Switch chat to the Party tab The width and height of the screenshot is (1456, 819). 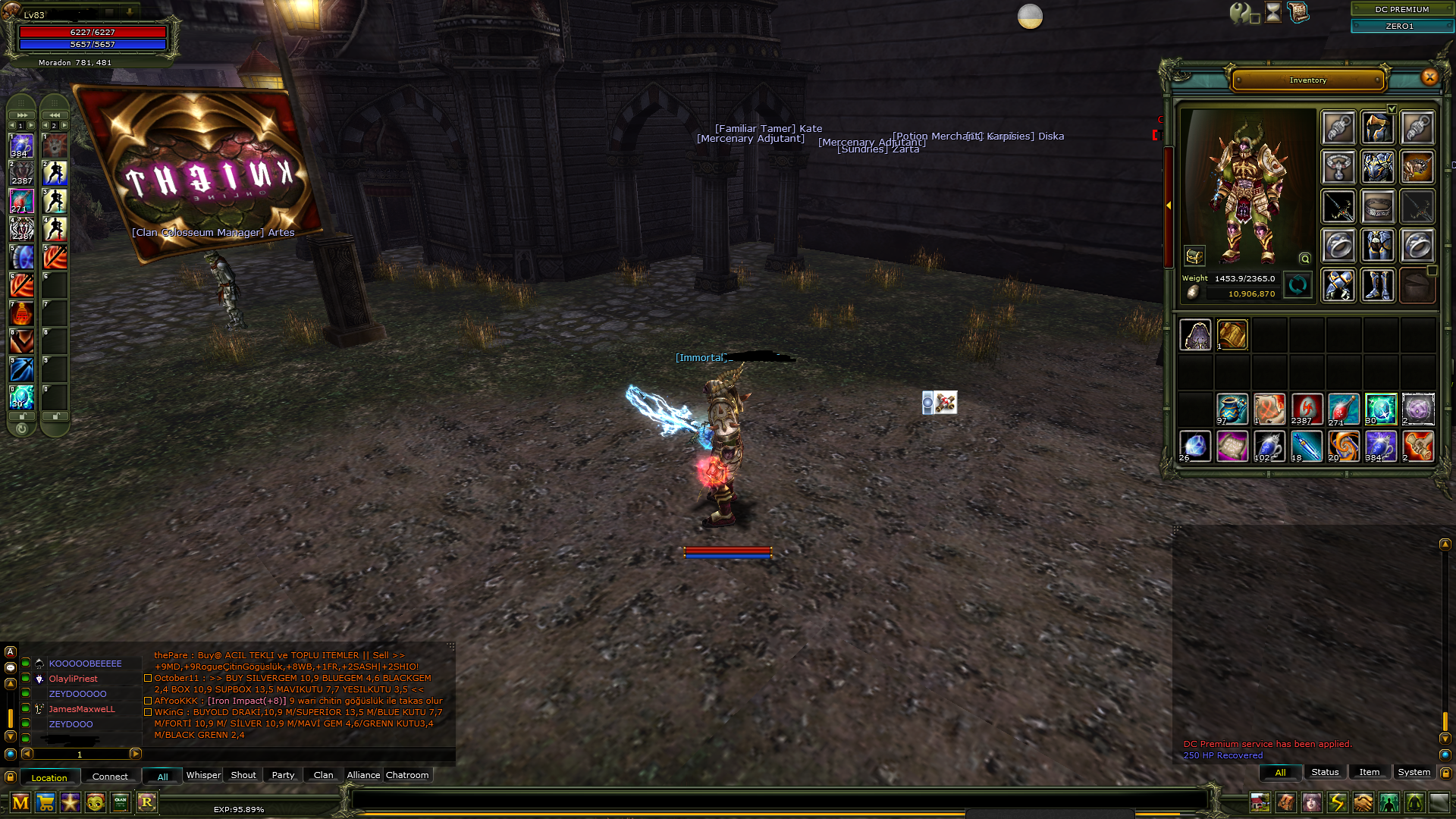click(x=283, y=775)
